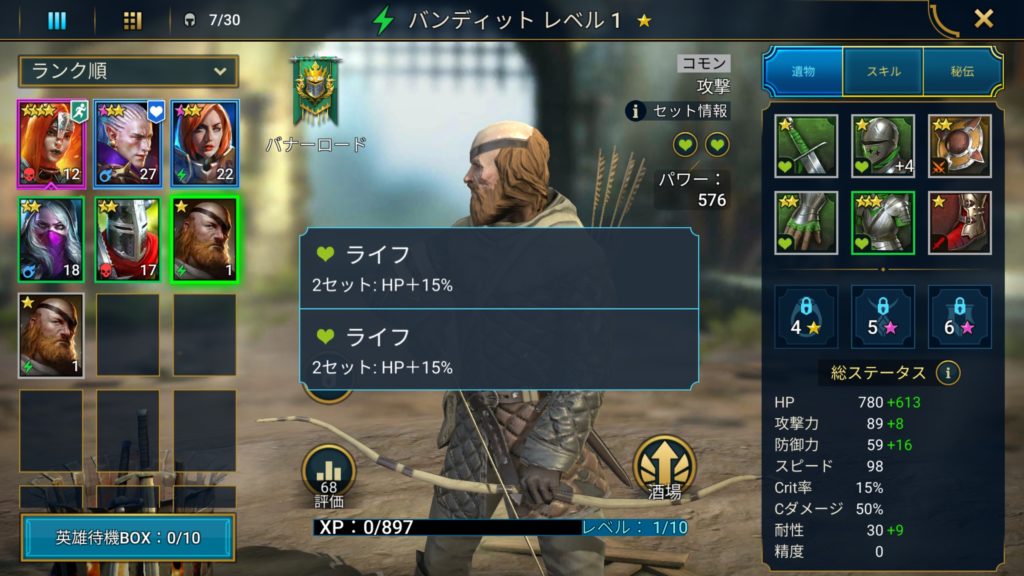Open the セット情報 info button
This screenshot has height=576, width=1024.
(678, 111)
